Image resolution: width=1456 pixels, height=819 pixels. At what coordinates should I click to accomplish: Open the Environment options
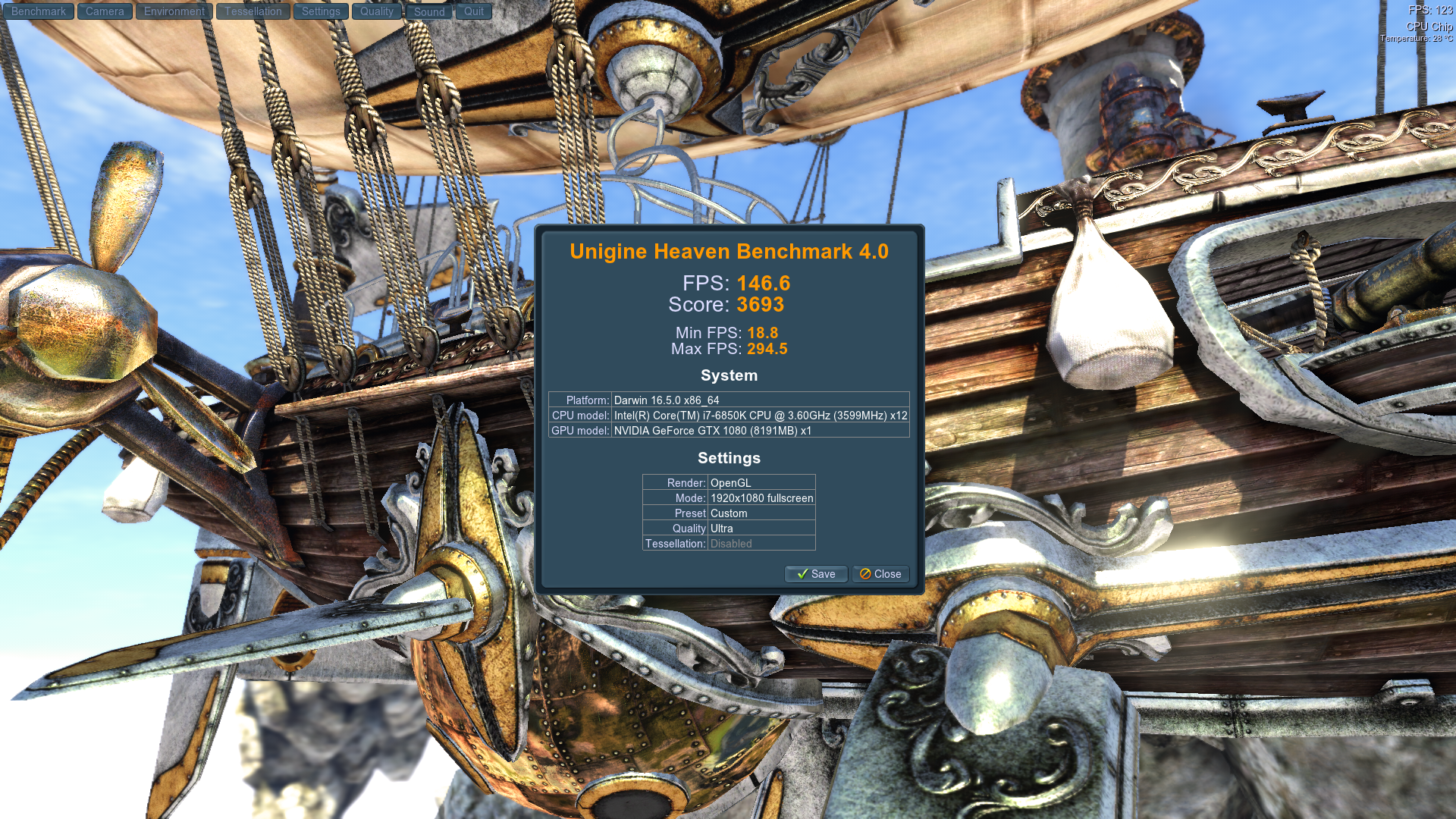pyautogui.click(x=174, y=11)
